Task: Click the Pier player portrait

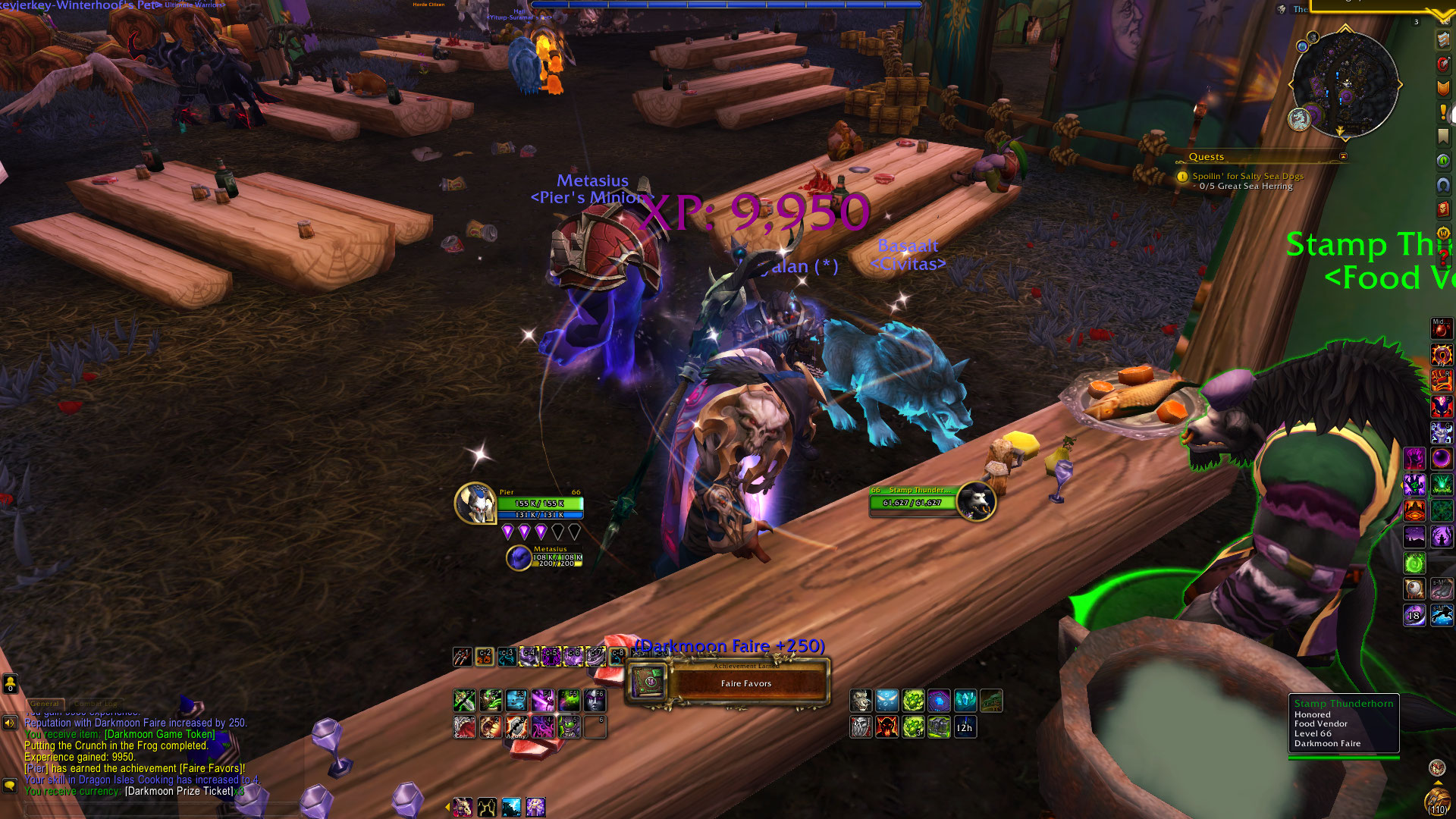Action: click(x=475, y=504)
